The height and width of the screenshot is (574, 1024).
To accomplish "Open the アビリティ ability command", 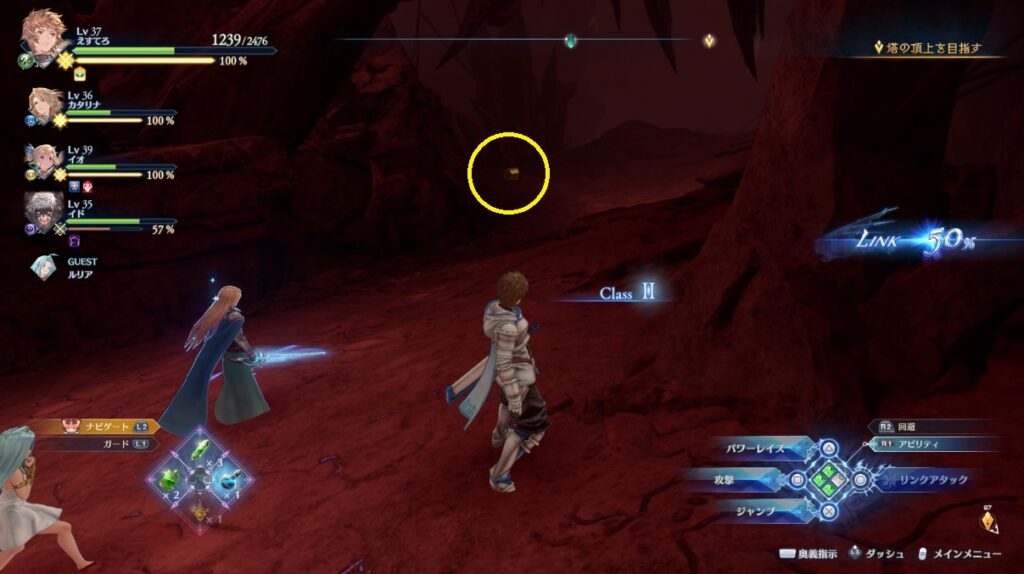I will [935, 444].
